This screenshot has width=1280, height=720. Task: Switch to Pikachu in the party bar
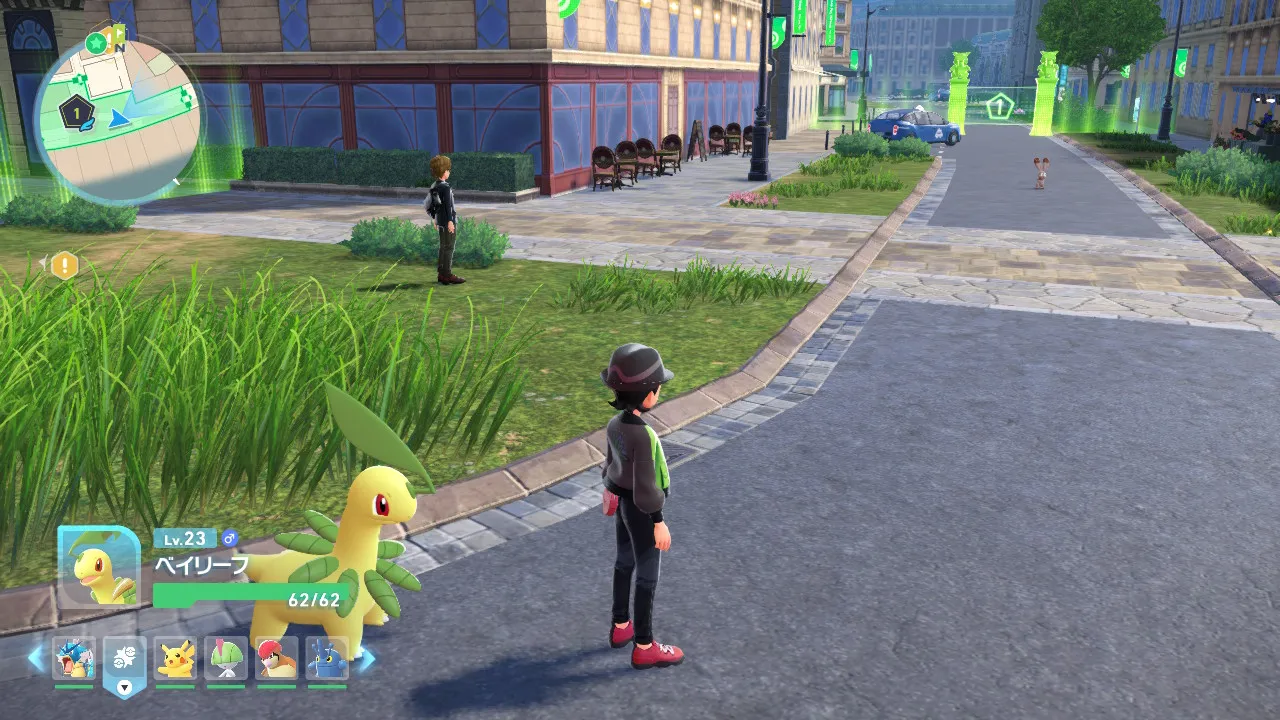point(176,659)
